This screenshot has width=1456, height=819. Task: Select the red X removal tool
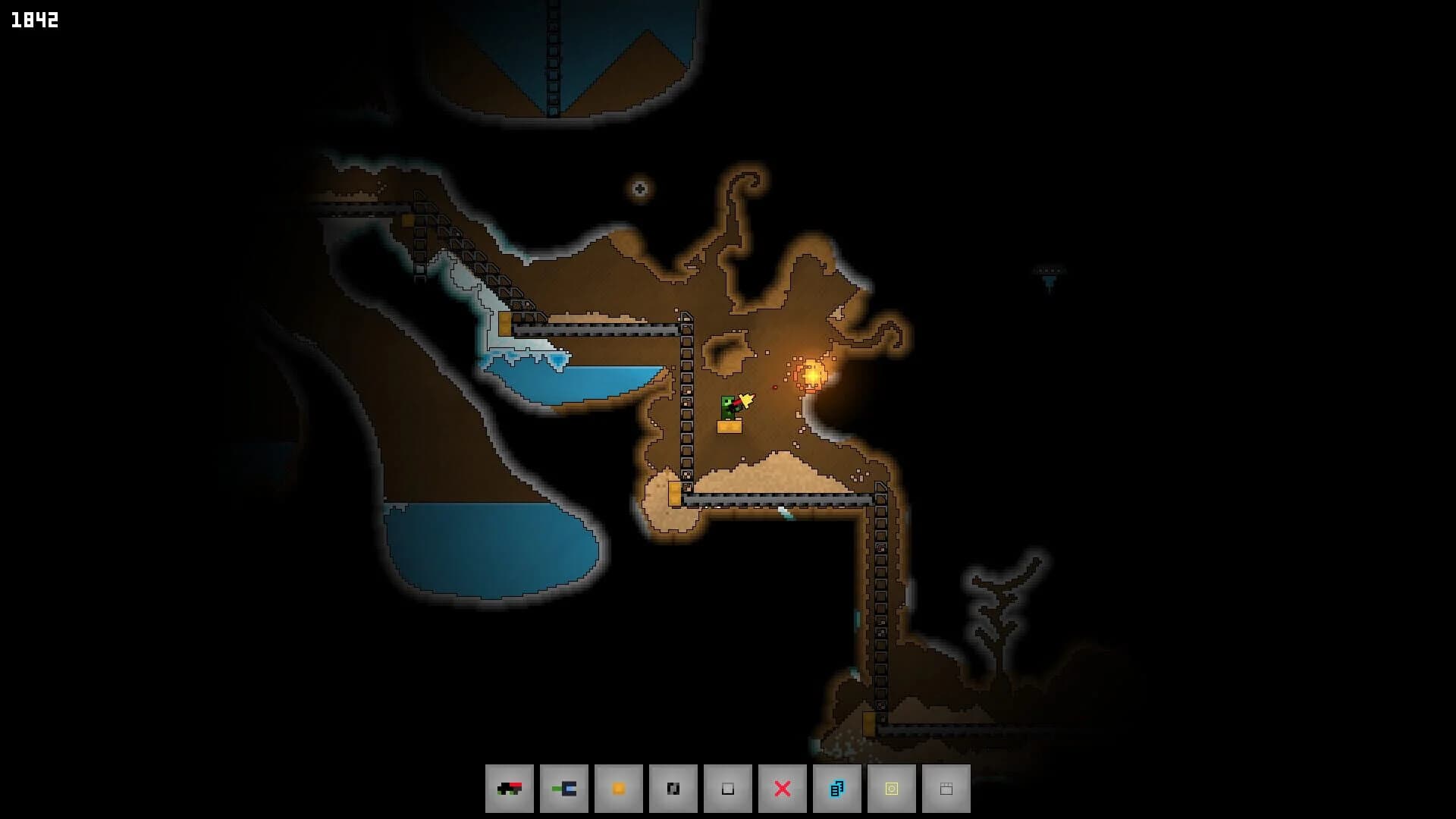(x=783, y=788)
